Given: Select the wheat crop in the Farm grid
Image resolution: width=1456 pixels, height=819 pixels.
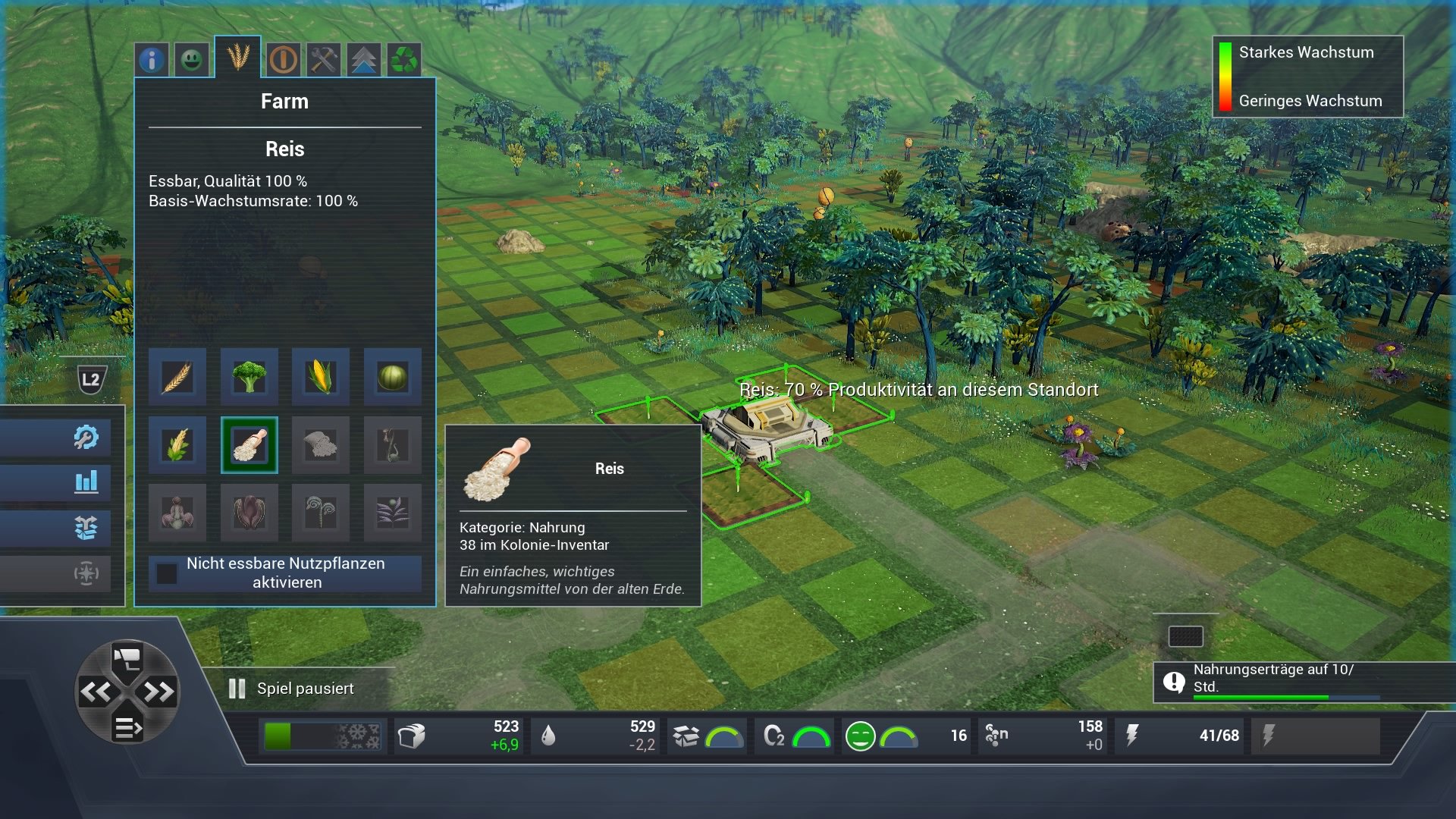Looking at the screenshot, I should click(x=177, y=377).
